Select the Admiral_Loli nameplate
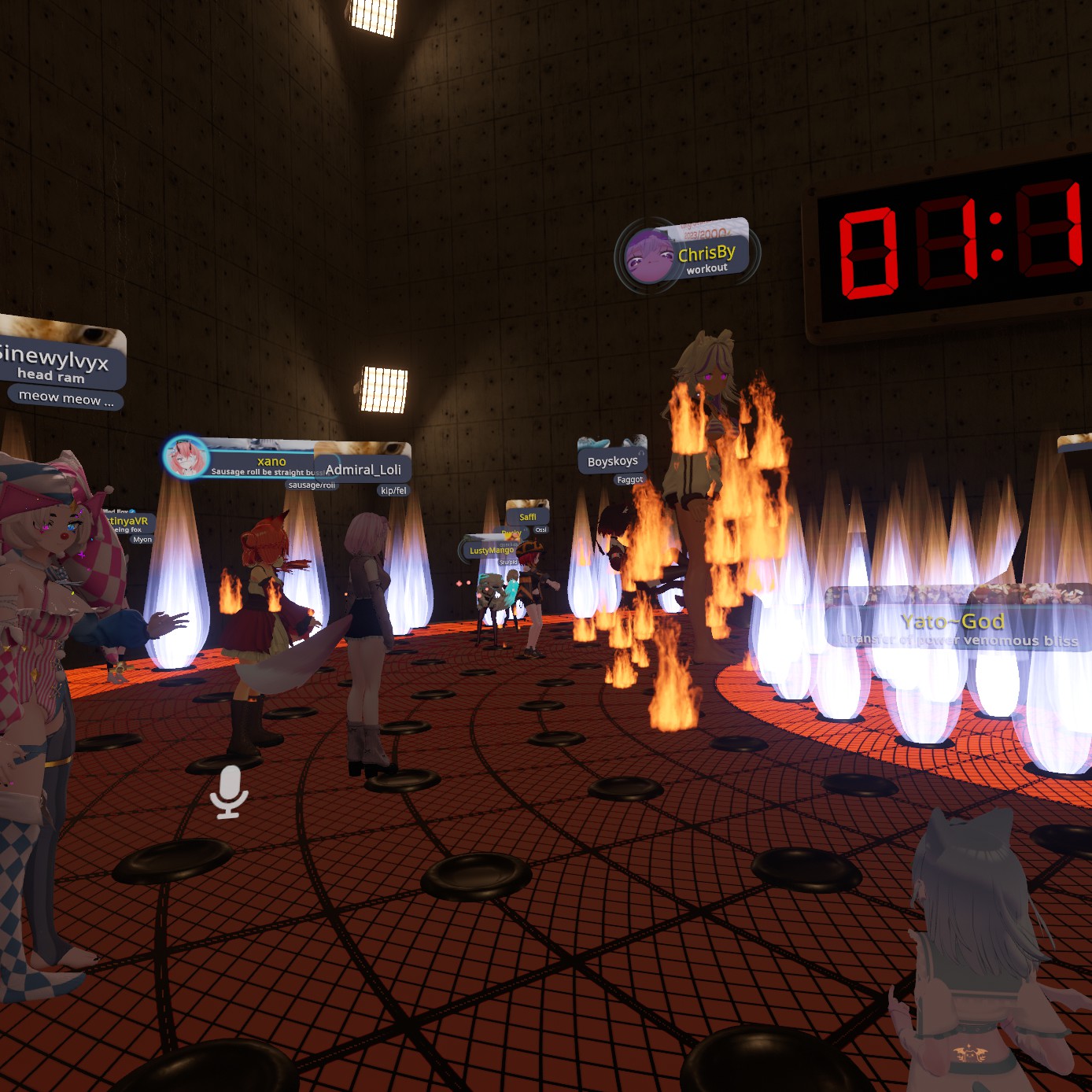The height and width of the screenshot is (1092, 1092). tap(363, 470)
